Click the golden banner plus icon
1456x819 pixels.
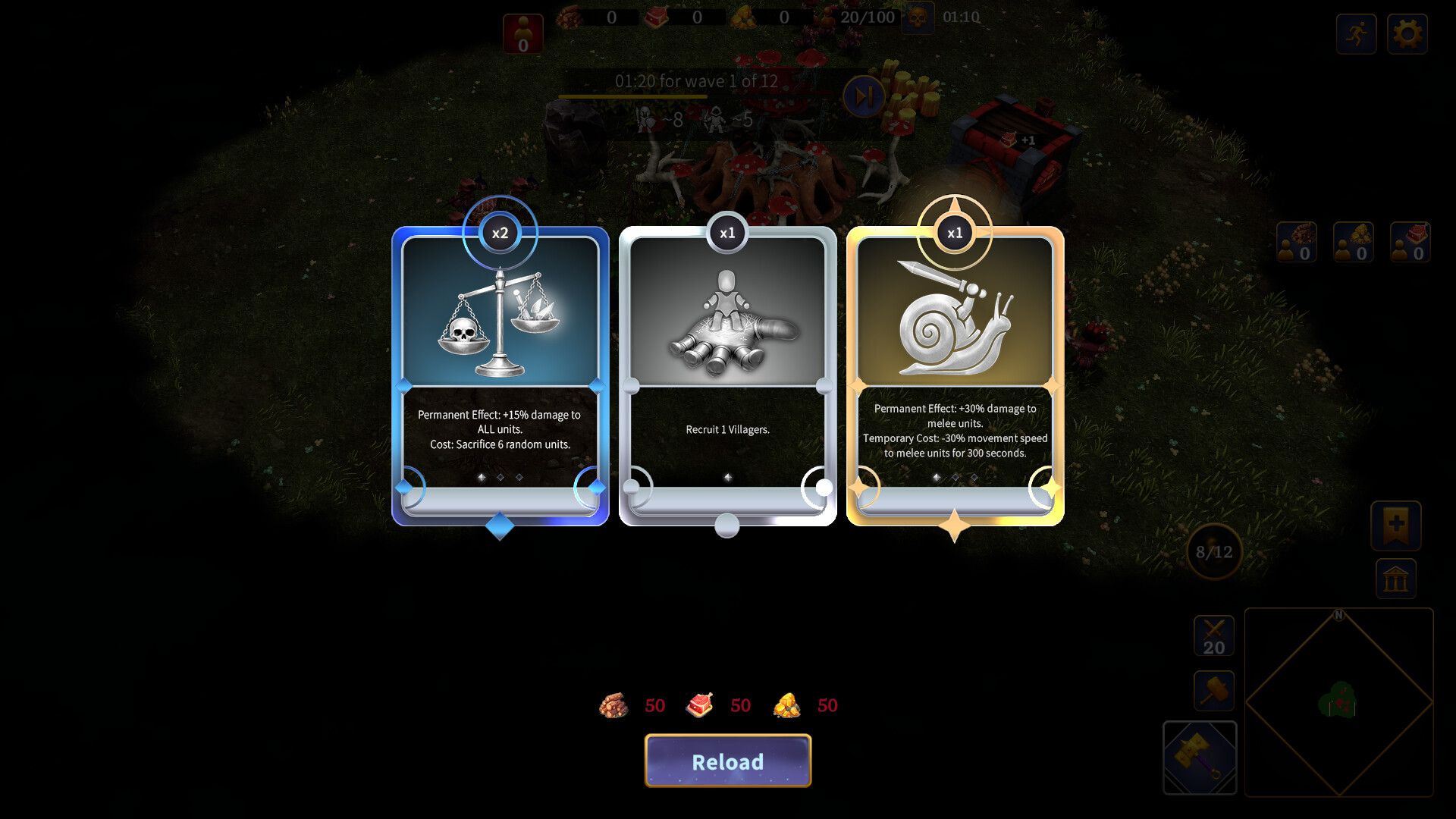click(1395, 526)
